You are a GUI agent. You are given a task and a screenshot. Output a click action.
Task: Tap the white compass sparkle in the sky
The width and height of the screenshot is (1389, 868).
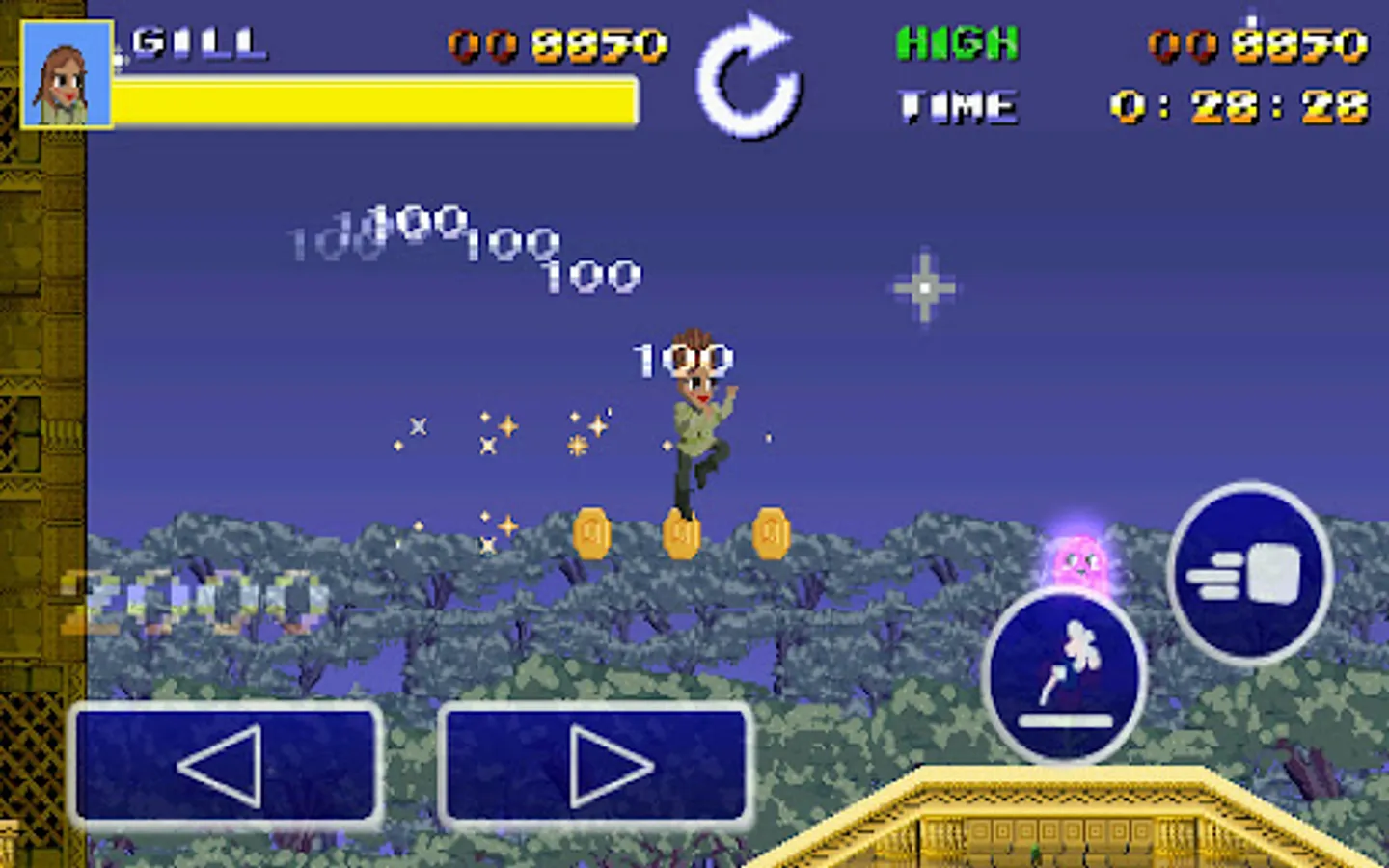click(x=925, y=287)
